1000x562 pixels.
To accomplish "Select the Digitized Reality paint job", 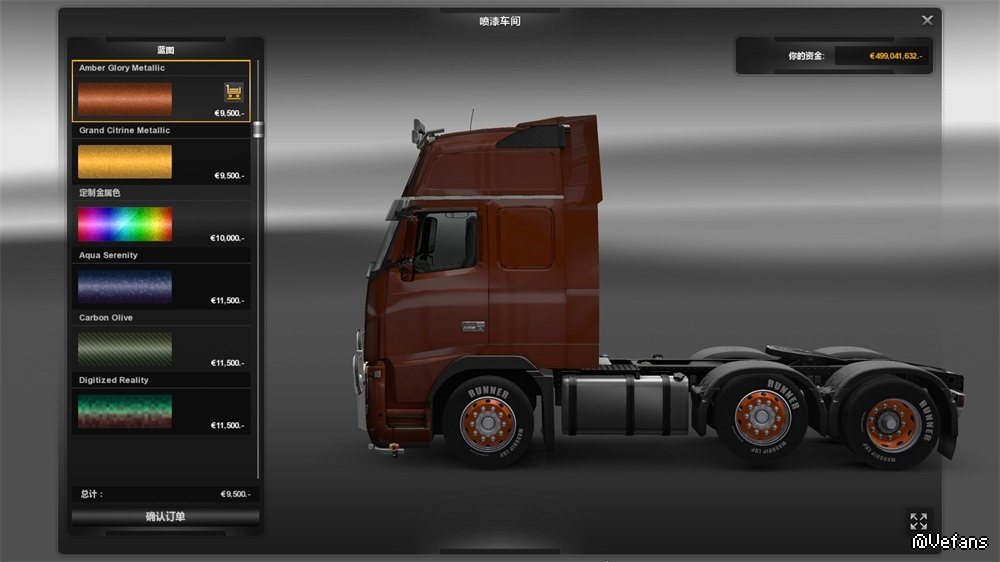I will coord(125,411).
